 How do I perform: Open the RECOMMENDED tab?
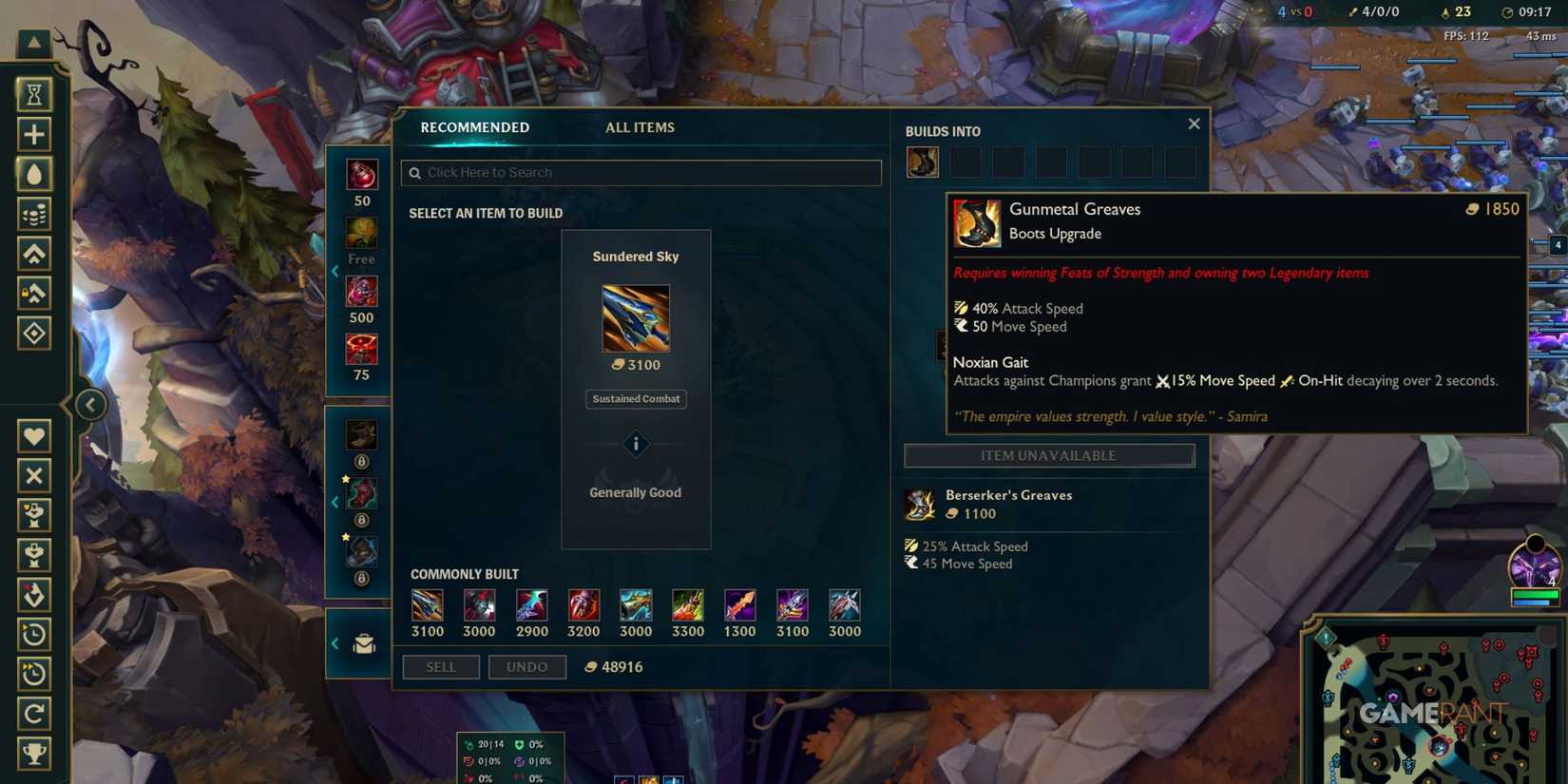pyautogui.click(x=474, y=127)
